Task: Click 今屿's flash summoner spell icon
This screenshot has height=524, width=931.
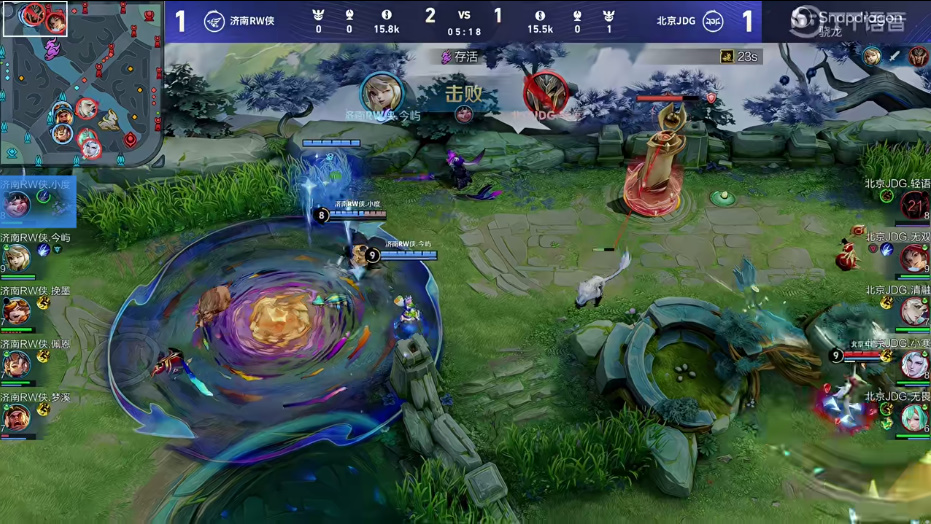Action: (45, 250)
